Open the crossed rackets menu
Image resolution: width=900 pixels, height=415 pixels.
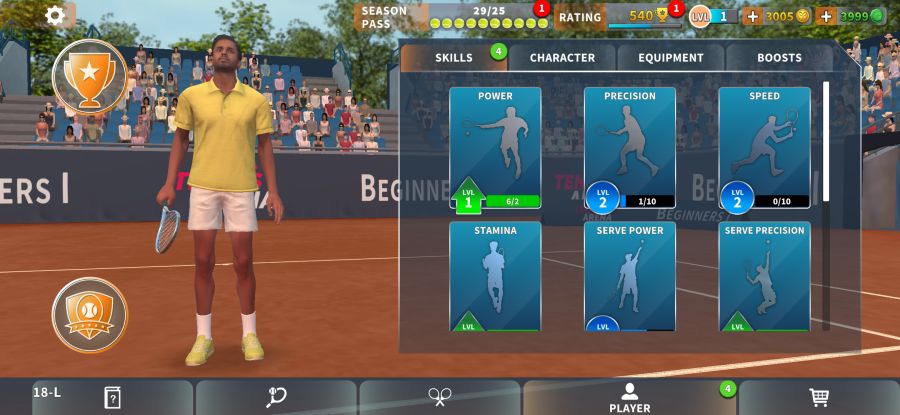pos(440,397)
